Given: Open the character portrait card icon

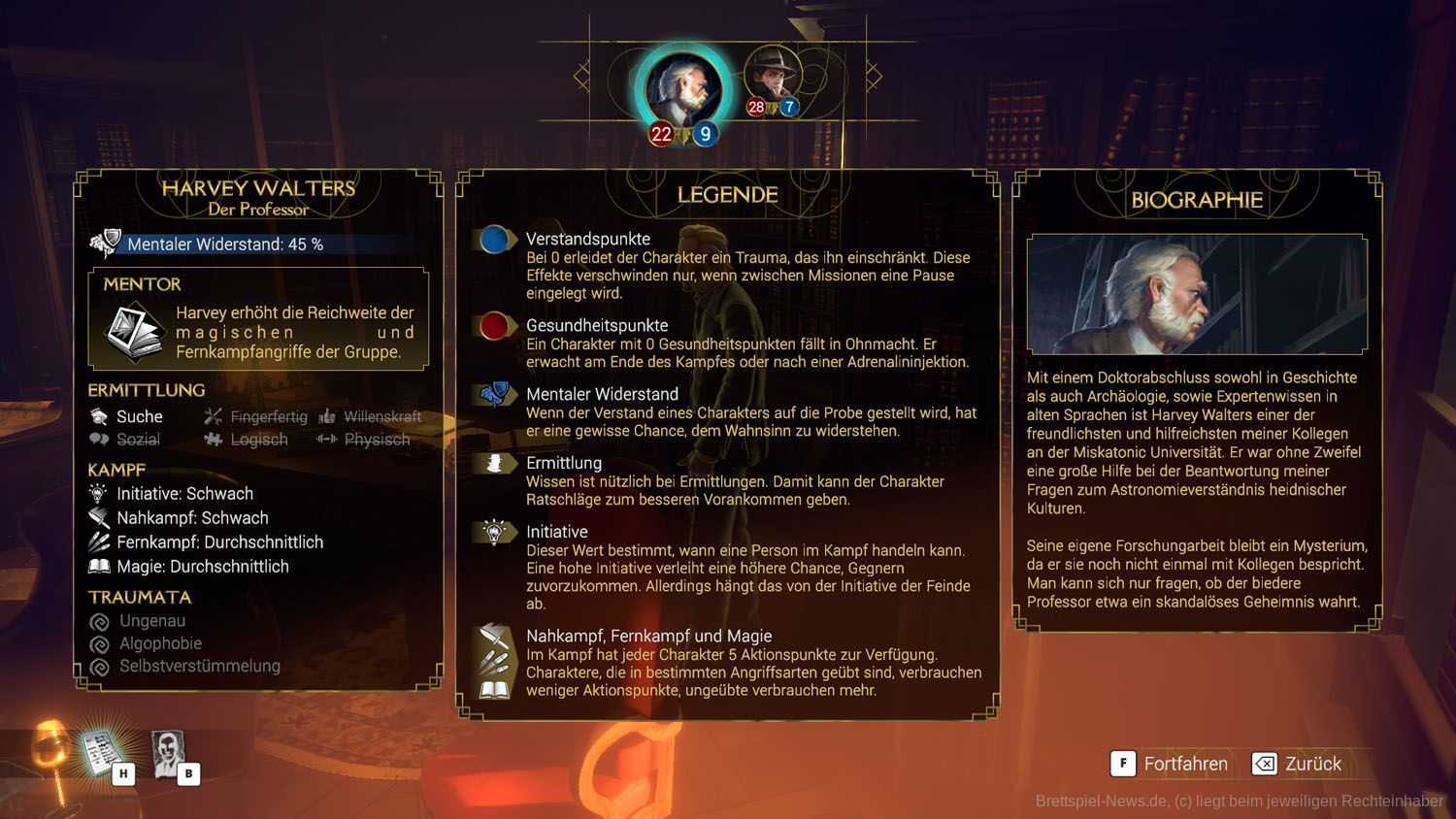Looking at the screenshot, I should [169, 753].
